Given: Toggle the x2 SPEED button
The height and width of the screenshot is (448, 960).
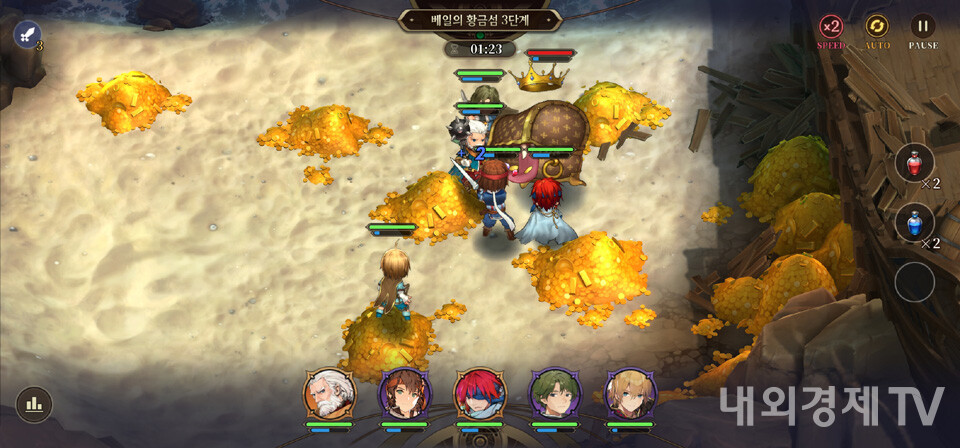Looking at the screenshot, I should pos(831,27).
